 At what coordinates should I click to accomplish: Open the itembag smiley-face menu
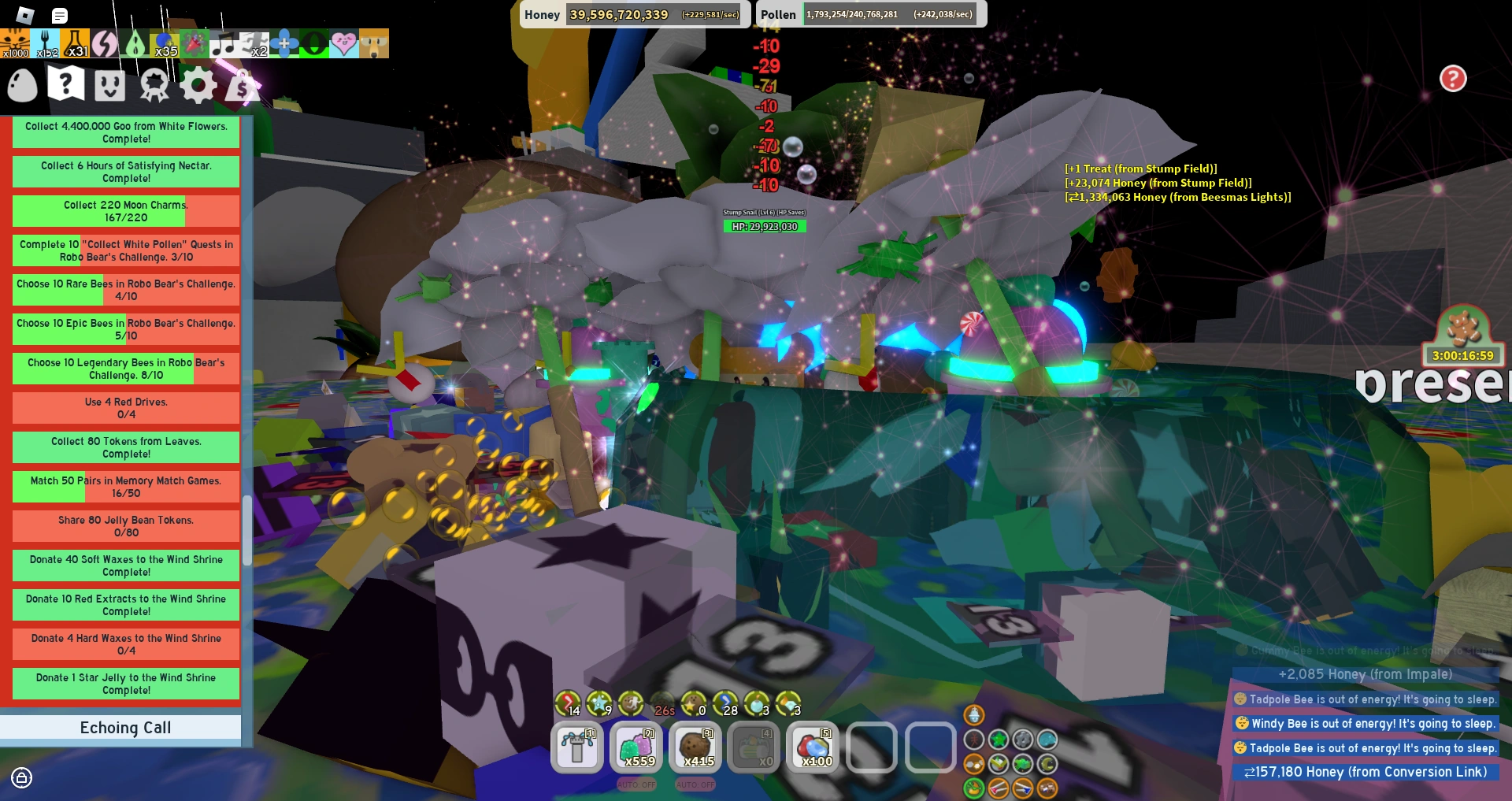109,86
